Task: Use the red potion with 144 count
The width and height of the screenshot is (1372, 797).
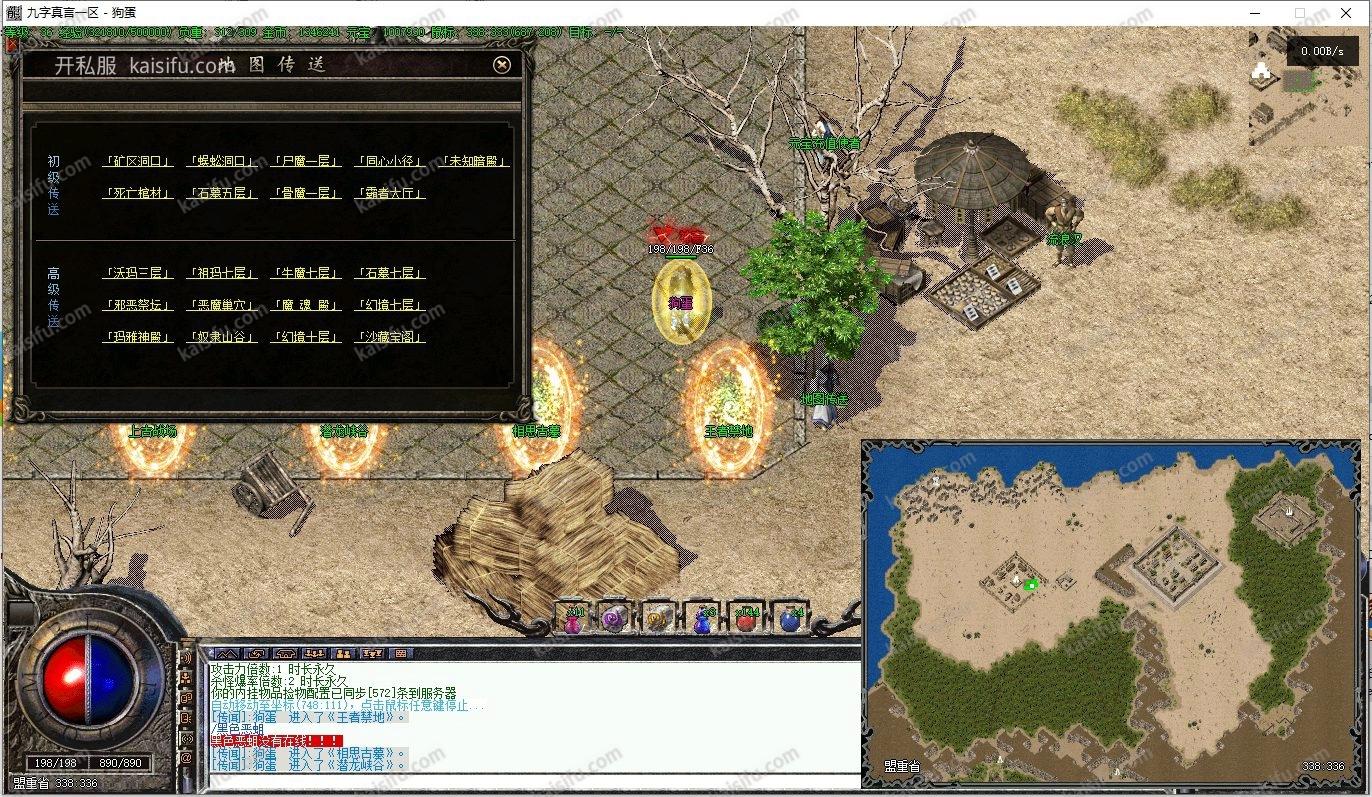Action: [x=746, y=620]
